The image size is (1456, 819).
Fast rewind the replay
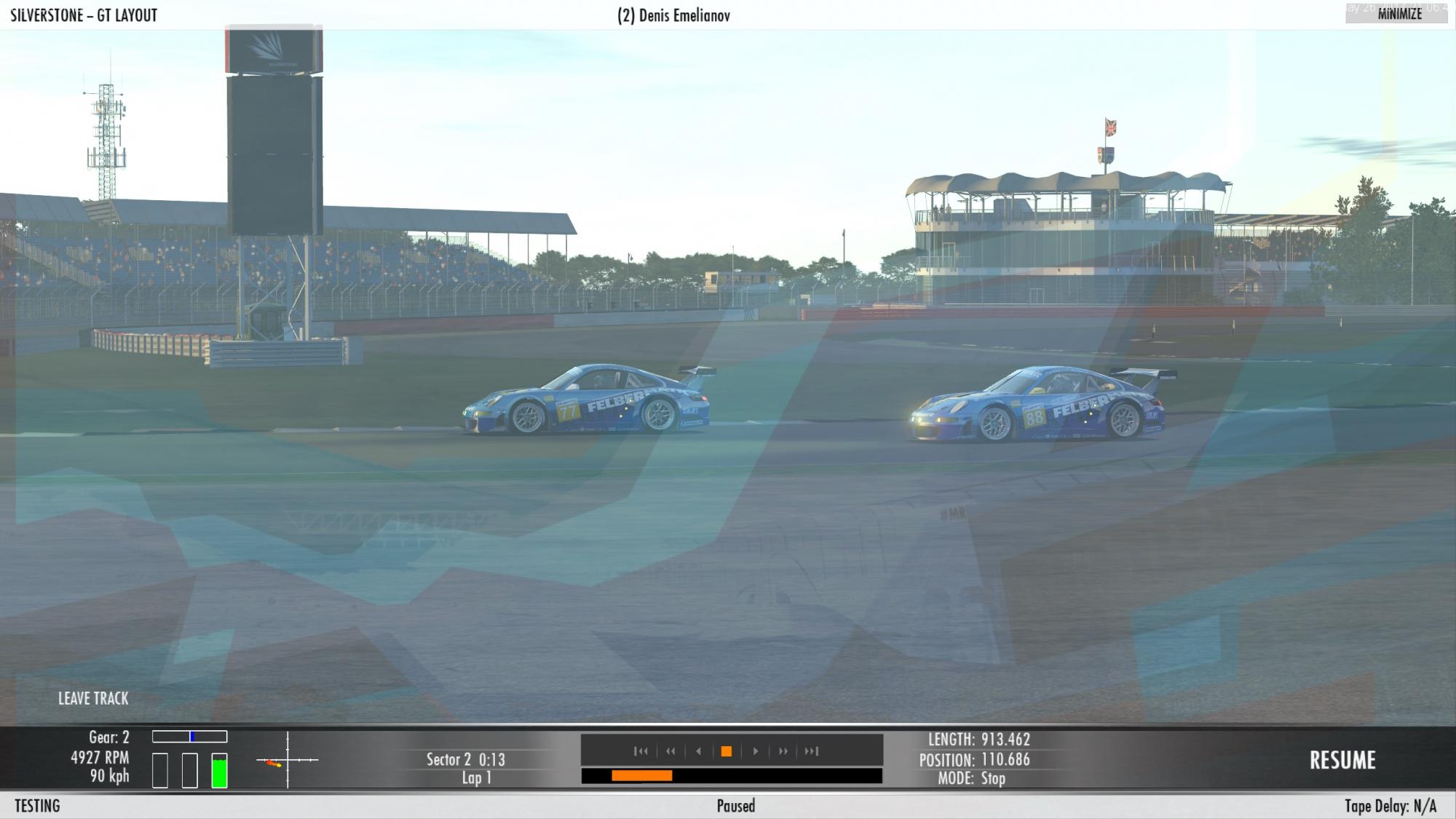(x=670, y=751)
